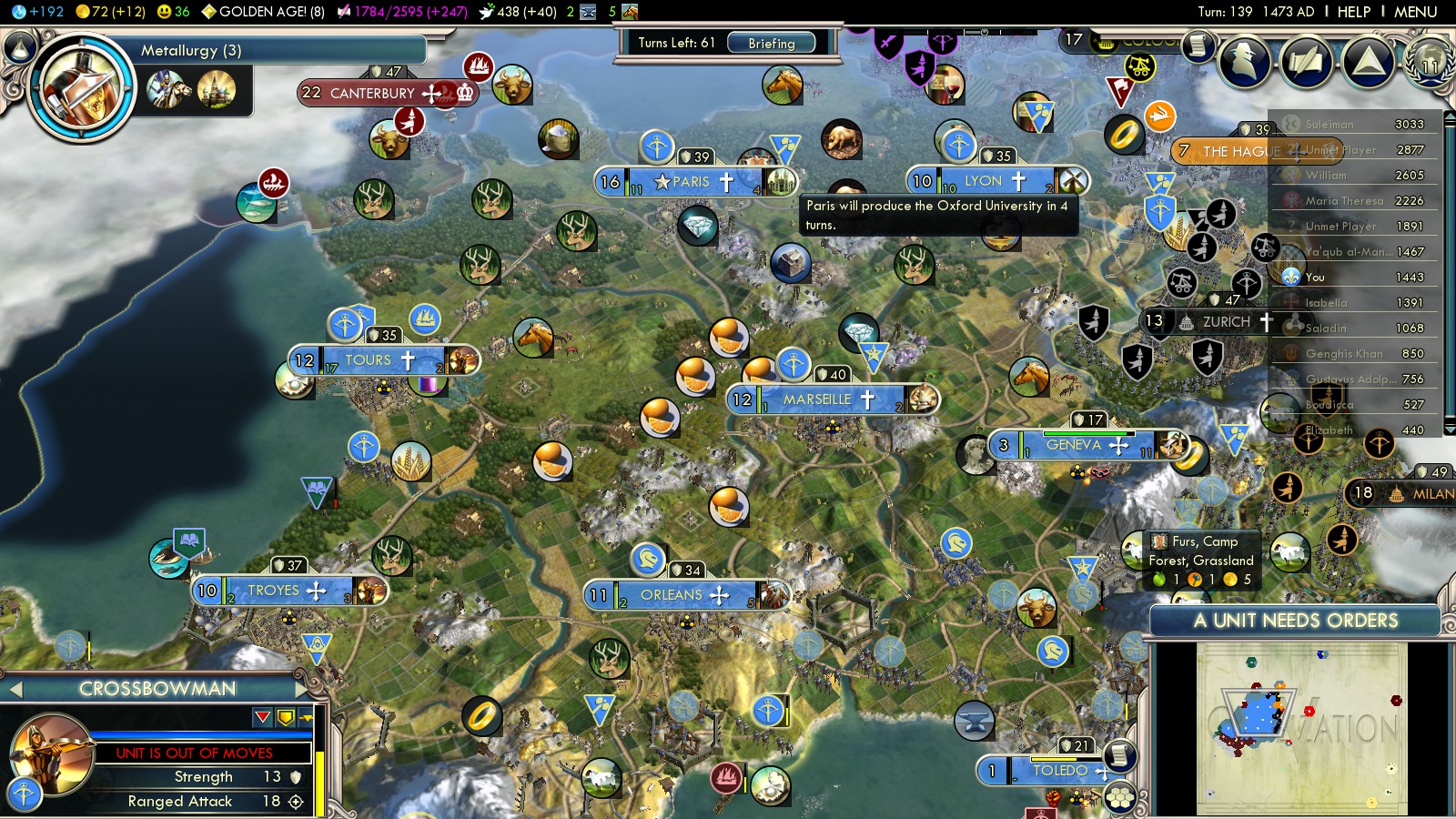
Task: Open the game MENU
Action: coord(1415,12)
